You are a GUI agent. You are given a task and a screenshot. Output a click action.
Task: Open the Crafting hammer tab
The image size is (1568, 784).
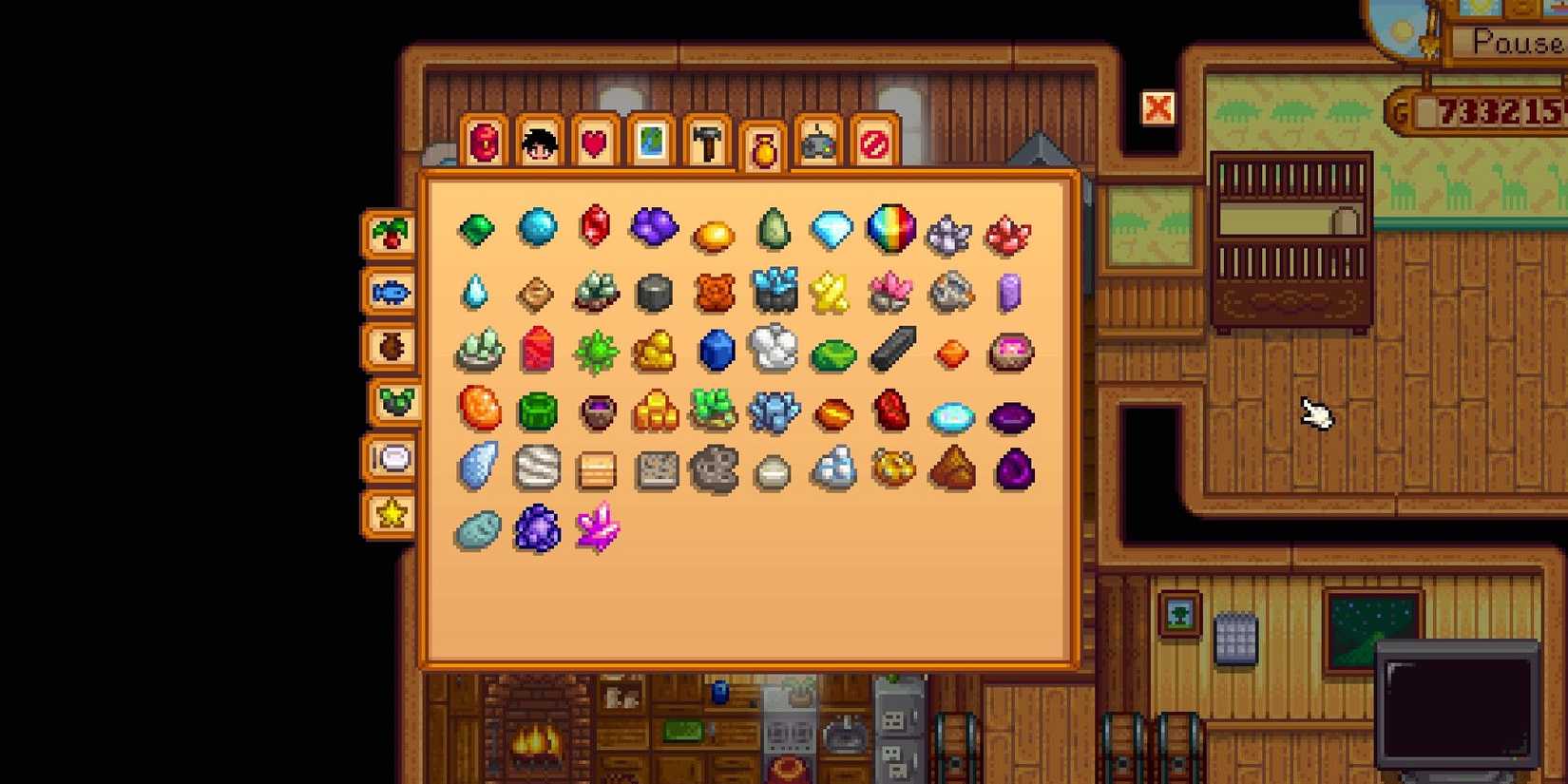point(706,142)
